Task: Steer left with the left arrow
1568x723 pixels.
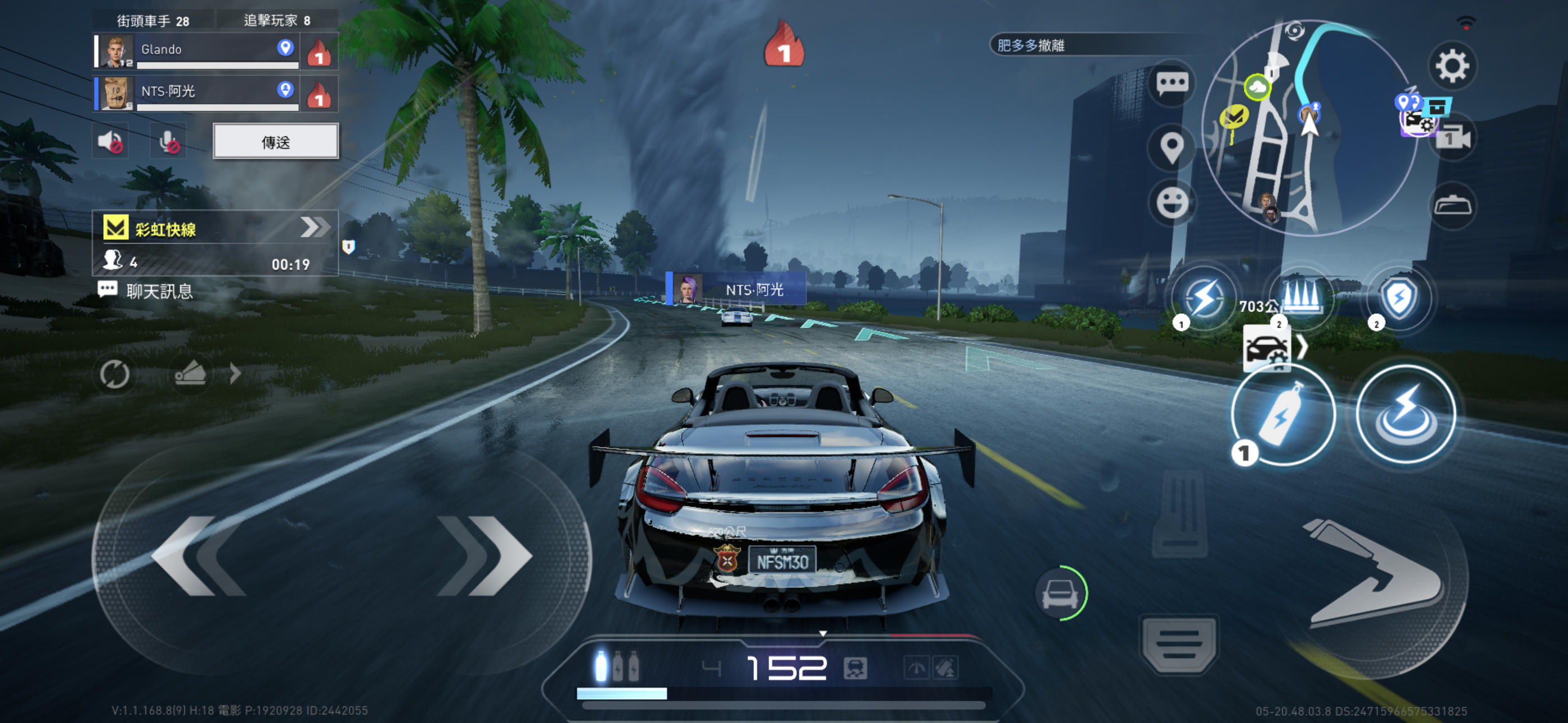Action: 201,555
